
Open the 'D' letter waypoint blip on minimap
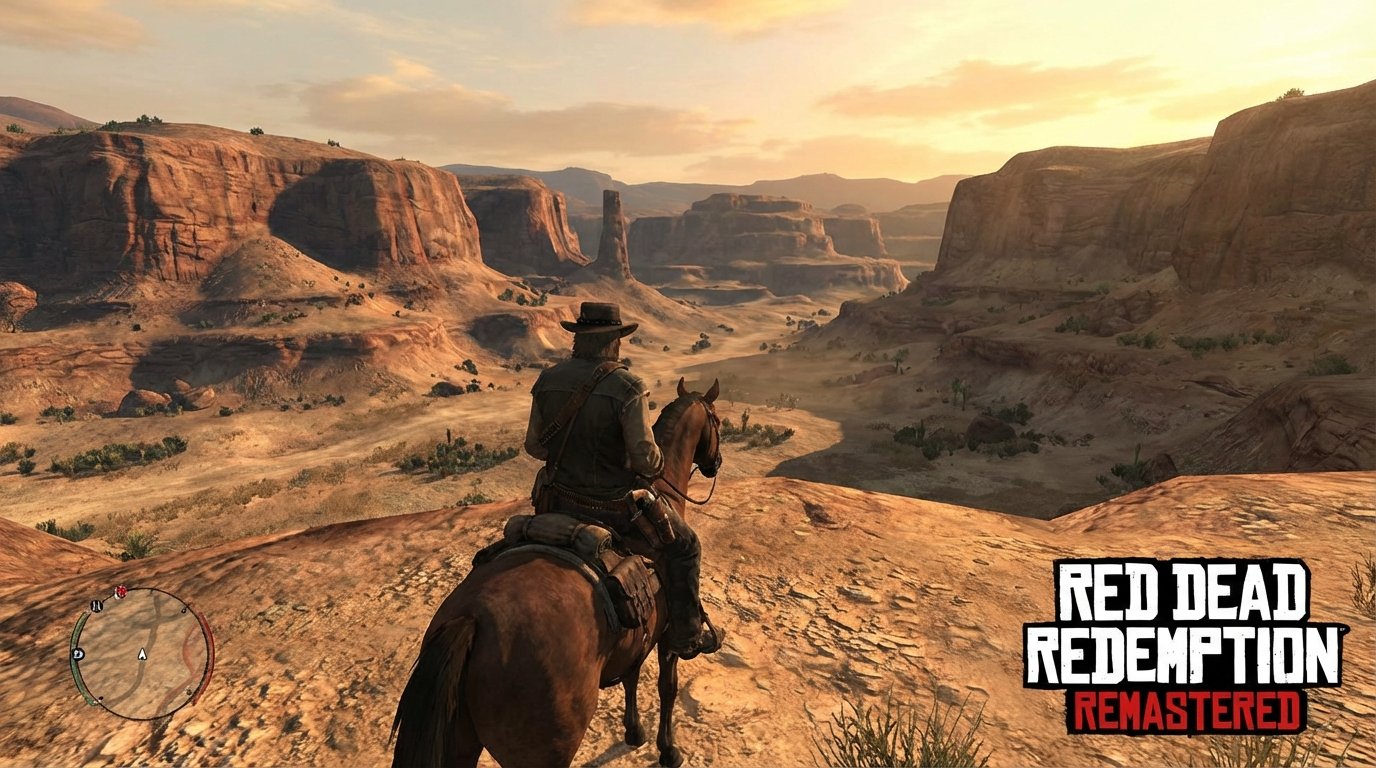tap(78, 654)
